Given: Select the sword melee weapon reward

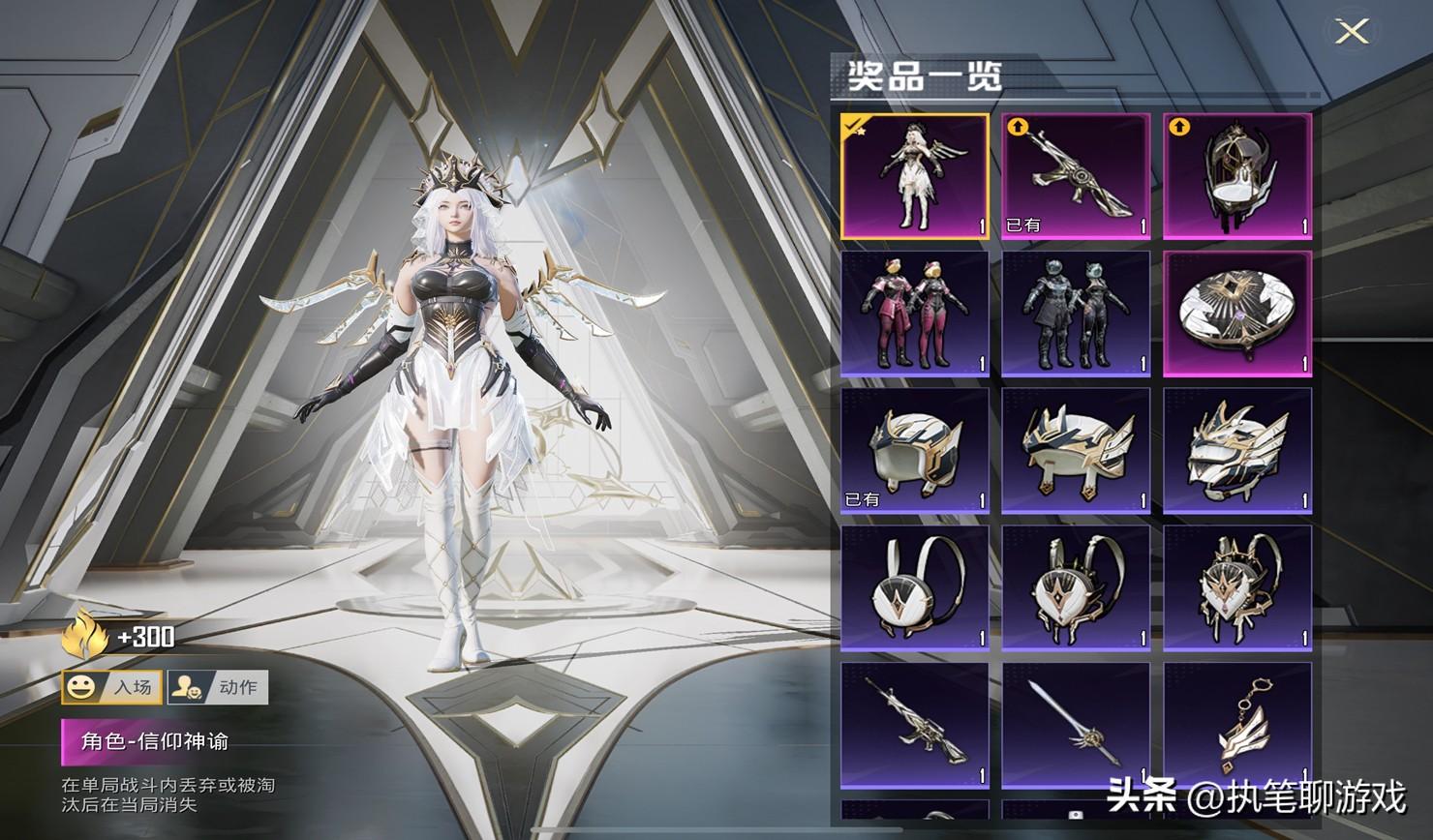Looking at the screenshot, I should (x=1076, y=726).
